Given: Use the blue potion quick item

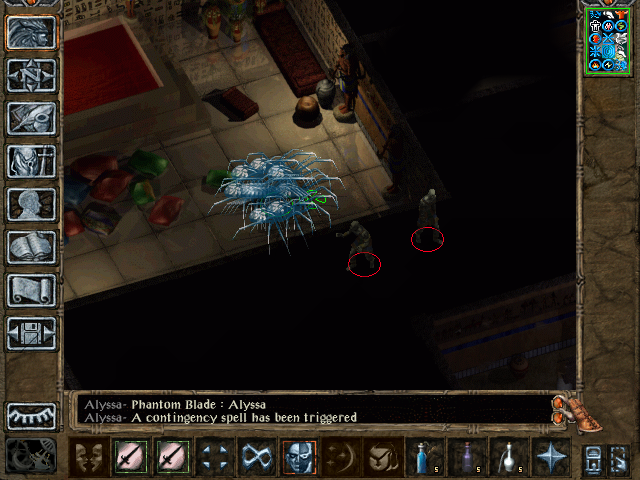Looking at the screenshot, I should pyautogui.click(x=423, y=457).
